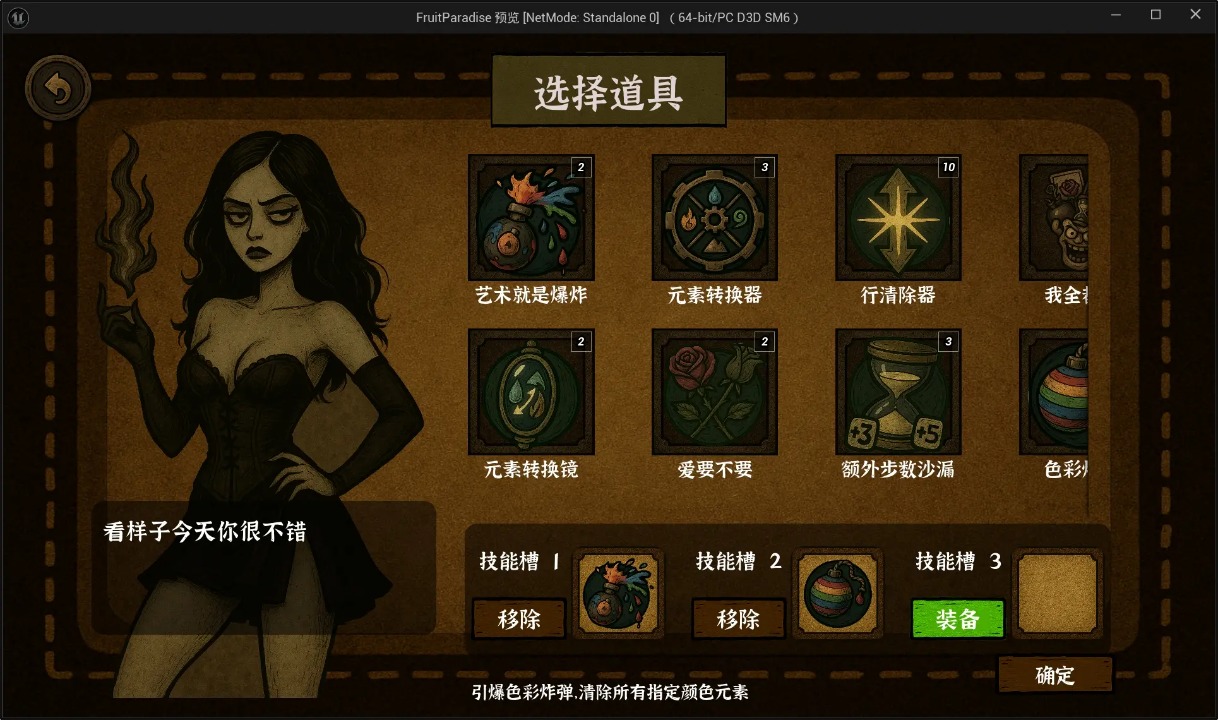The width and height of the screenshot is (1218, 720).
Task: Pick the partially hidden rainbow bomb item
Action: 1055,392
